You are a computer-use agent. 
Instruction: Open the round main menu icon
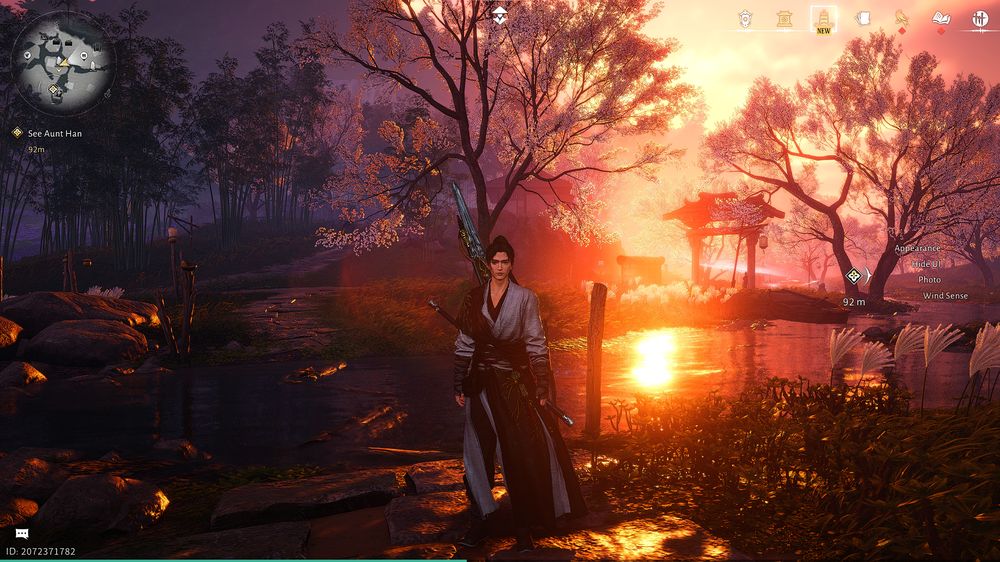[979, 18]
